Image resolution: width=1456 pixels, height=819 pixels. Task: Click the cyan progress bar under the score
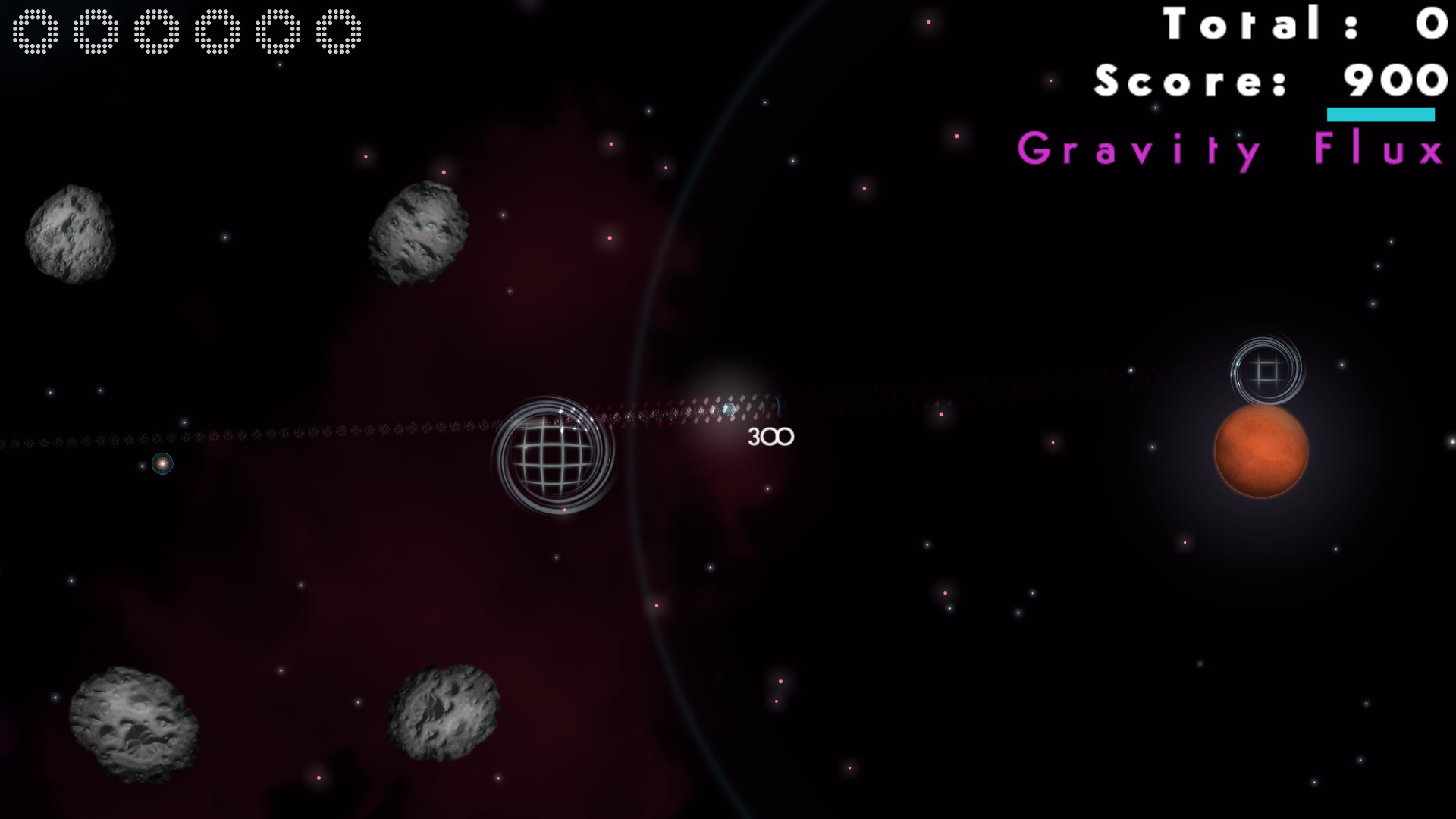pos(1379,115)
